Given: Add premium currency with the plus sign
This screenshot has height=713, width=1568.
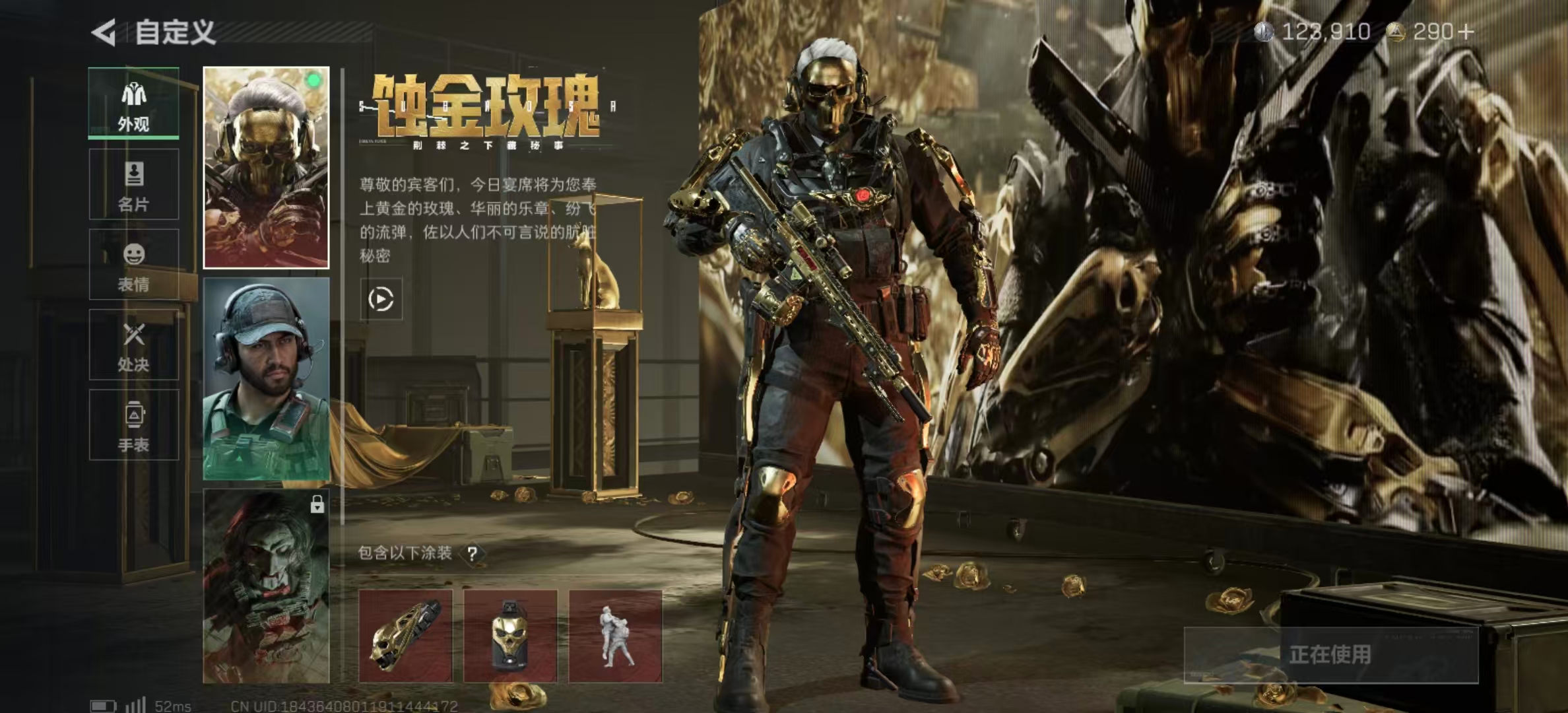Looking at the screenshot, I should (x=1466, y=32).
